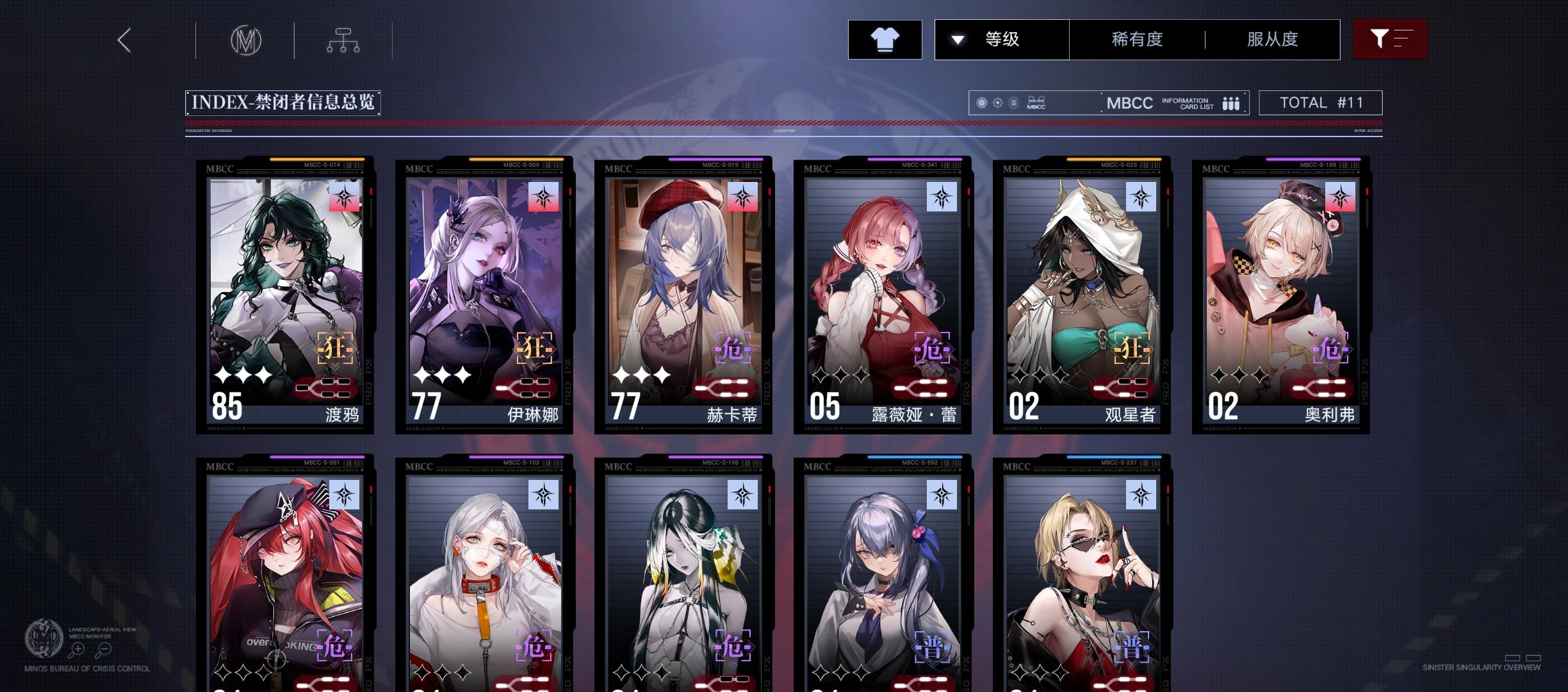Select the shirt/outfit icon next to the filter tabs
Image resolution: width=1568 pixels, height=692 pixels.
coord(885,39)
